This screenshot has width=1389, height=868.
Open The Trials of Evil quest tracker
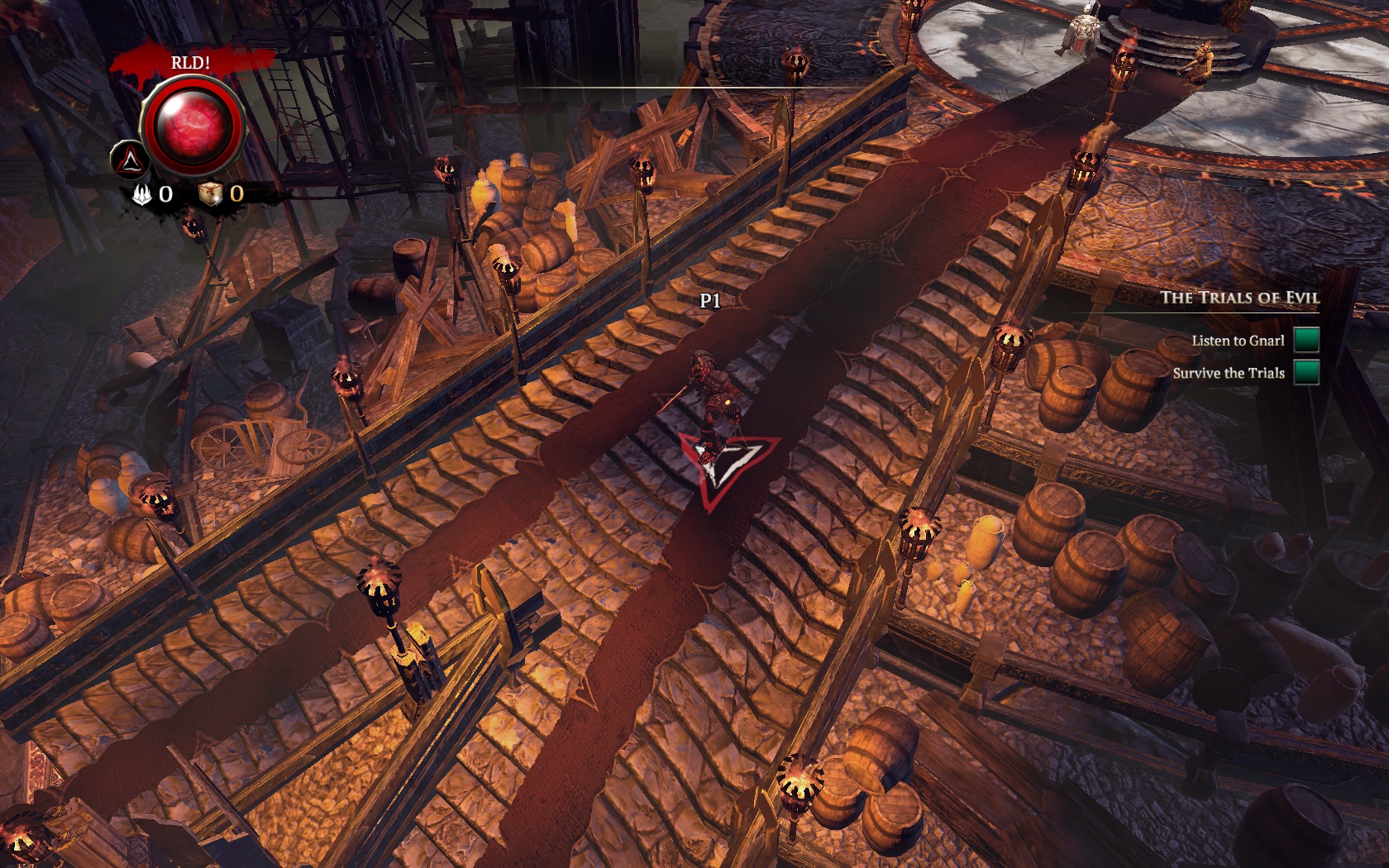point(1239,298)
